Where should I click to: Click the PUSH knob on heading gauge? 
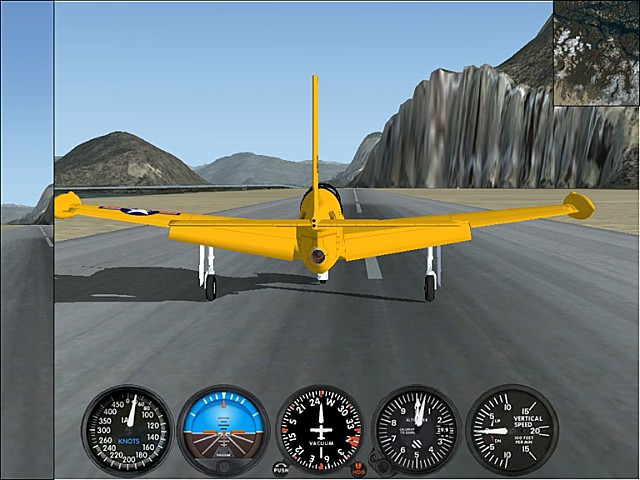coord(280,468)
